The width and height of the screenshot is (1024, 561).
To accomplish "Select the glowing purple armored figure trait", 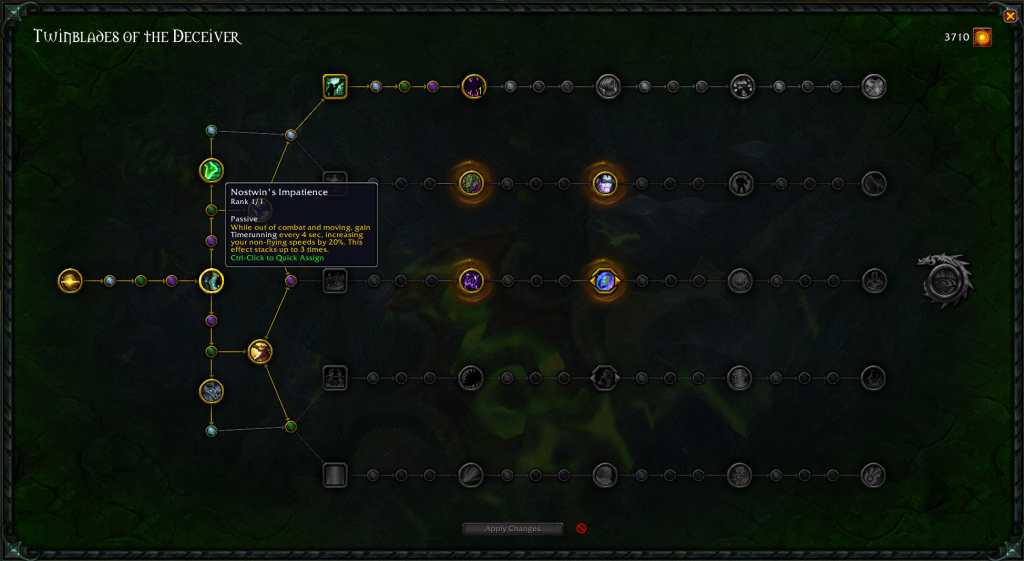I will pos(605,183).
